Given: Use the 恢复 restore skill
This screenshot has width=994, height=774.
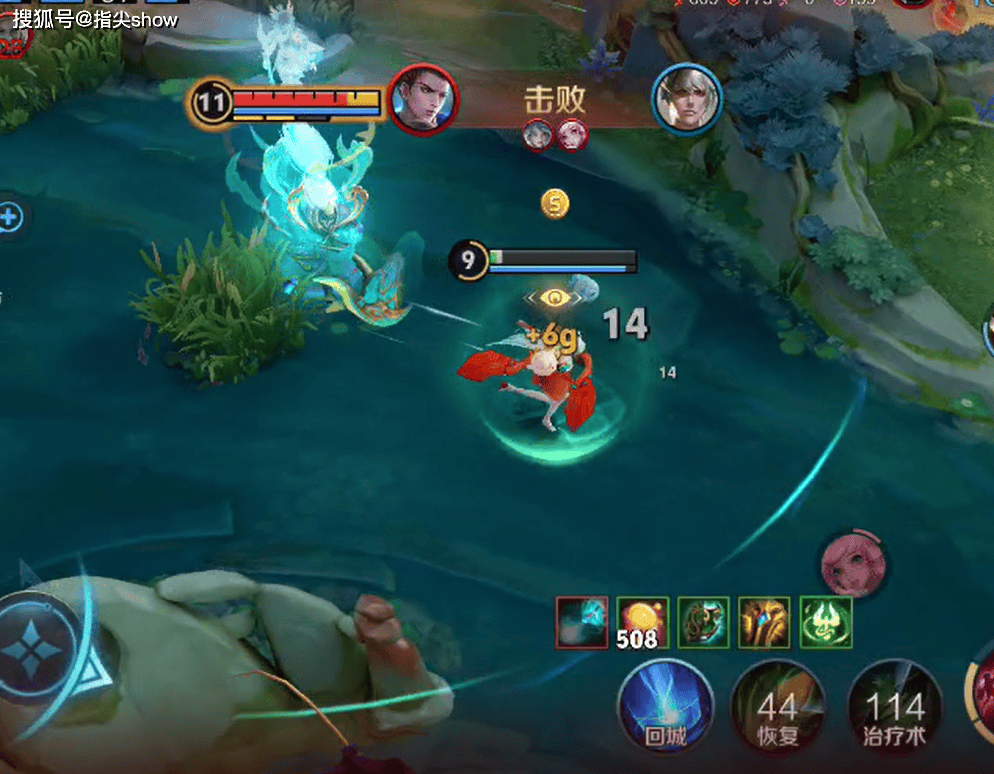Looking at the screenshot, I should [777, 710].
